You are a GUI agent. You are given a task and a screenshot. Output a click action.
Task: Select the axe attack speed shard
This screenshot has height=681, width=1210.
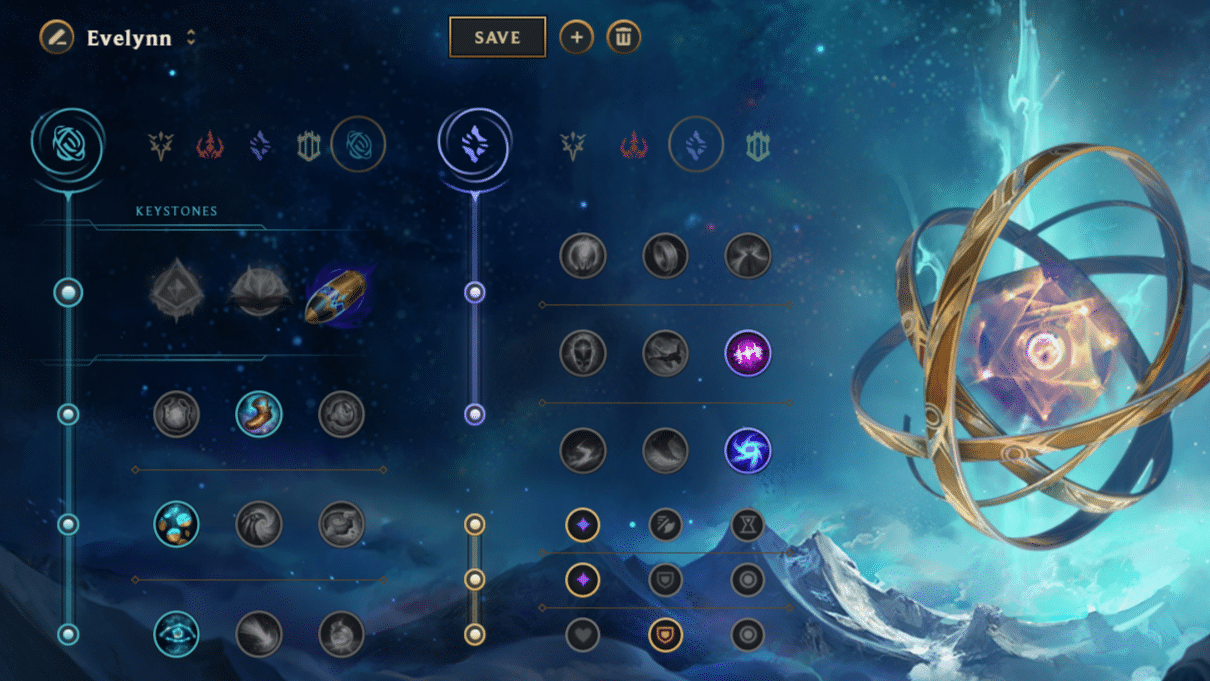click(665, 524)
